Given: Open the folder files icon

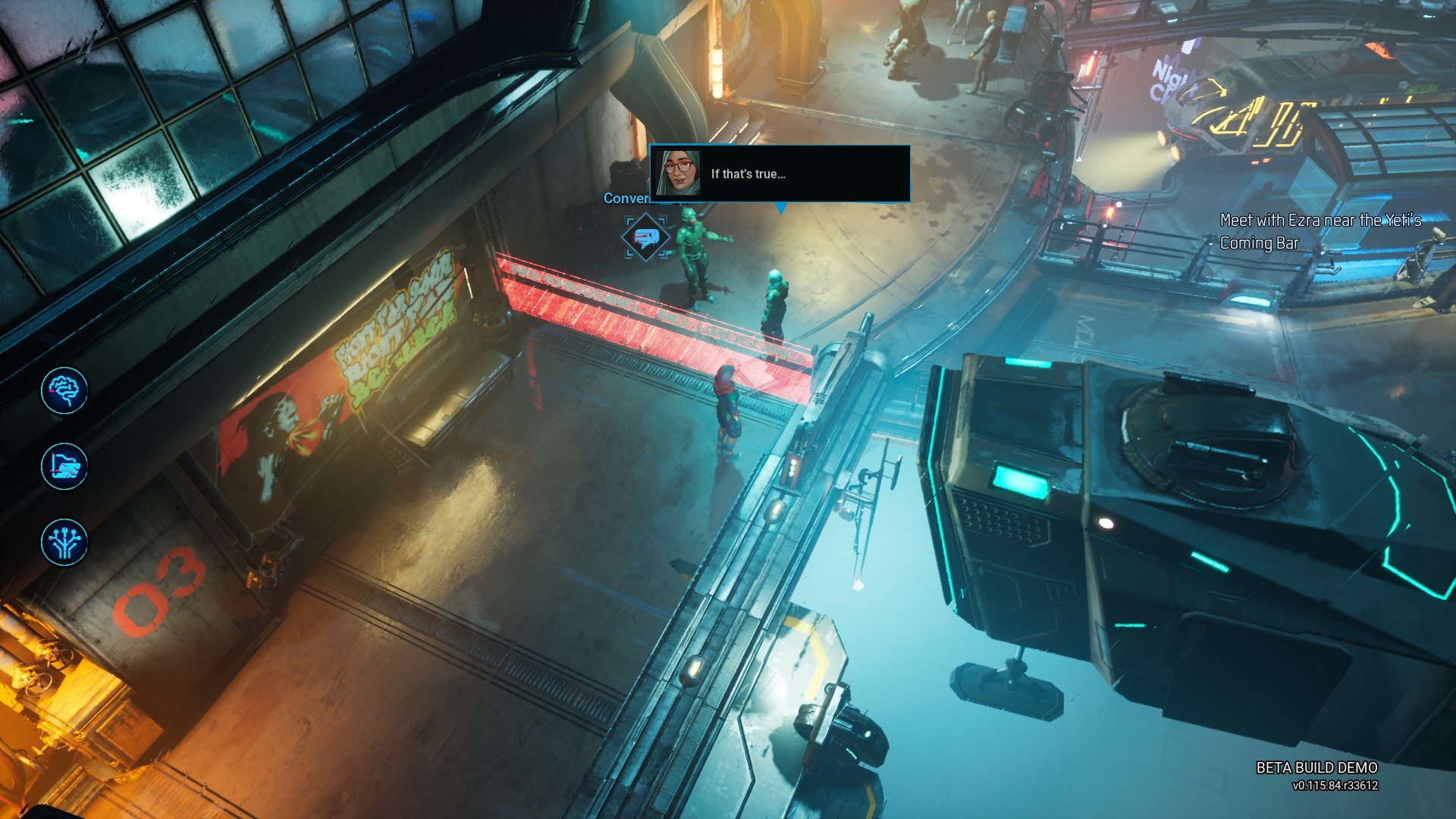Looking at the screenshot, I should tap(64, 466).
